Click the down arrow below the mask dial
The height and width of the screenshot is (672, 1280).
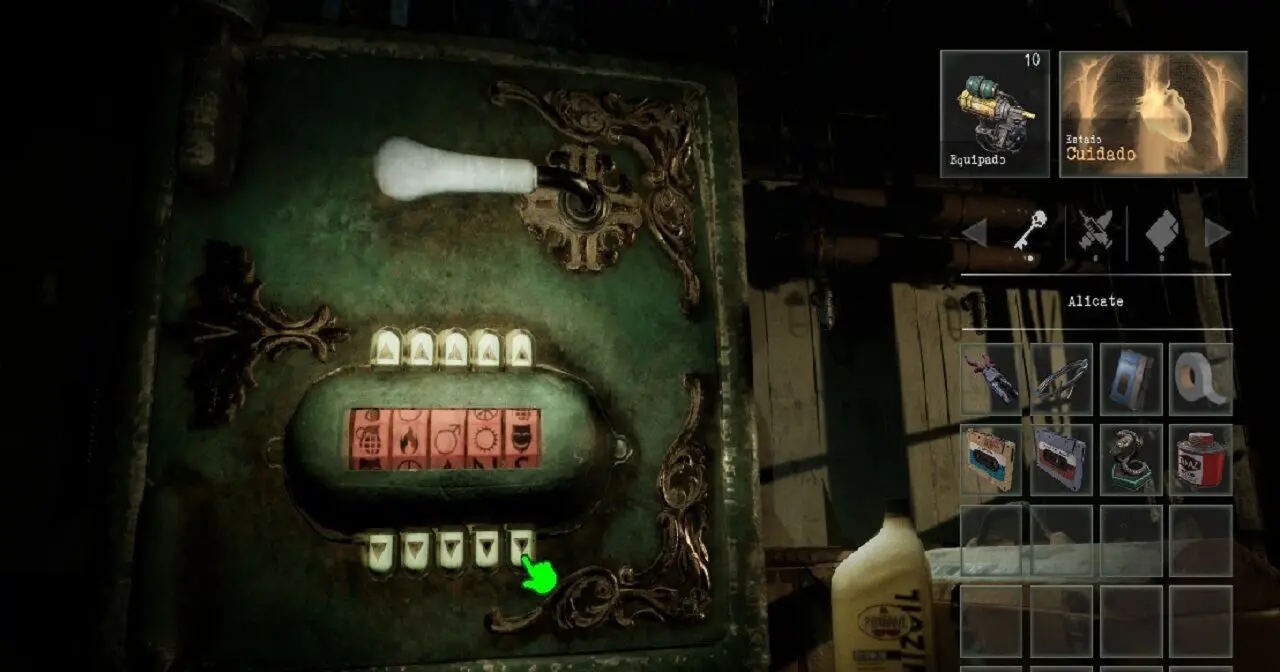[522, 547]
